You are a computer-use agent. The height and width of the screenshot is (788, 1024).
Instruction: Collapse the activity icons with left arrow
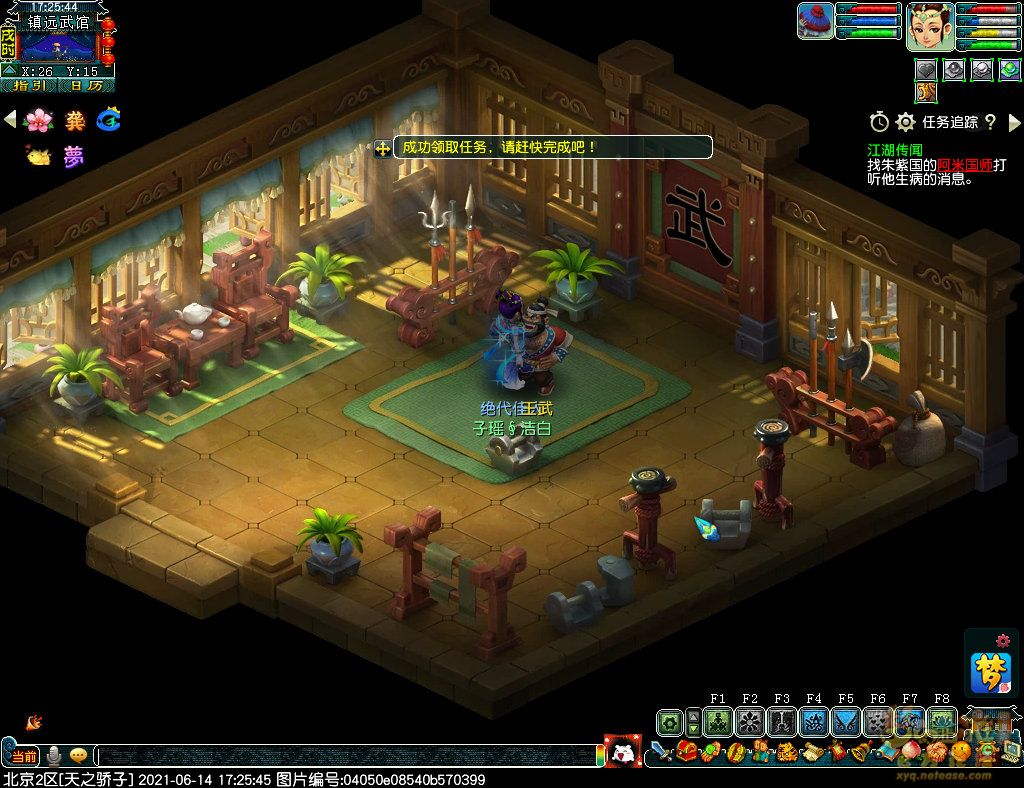[x=10, y=120]
